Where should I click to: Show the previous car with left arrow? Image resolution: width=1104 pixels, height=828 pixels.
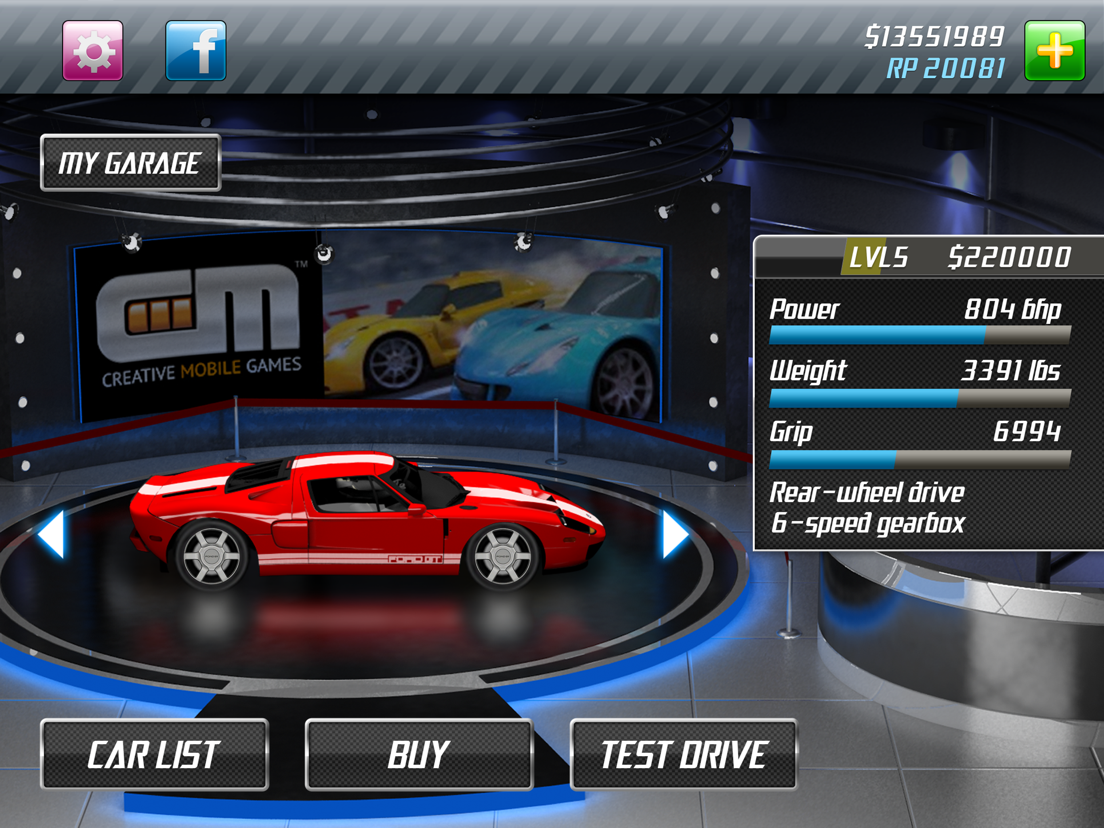click(51, 534)
